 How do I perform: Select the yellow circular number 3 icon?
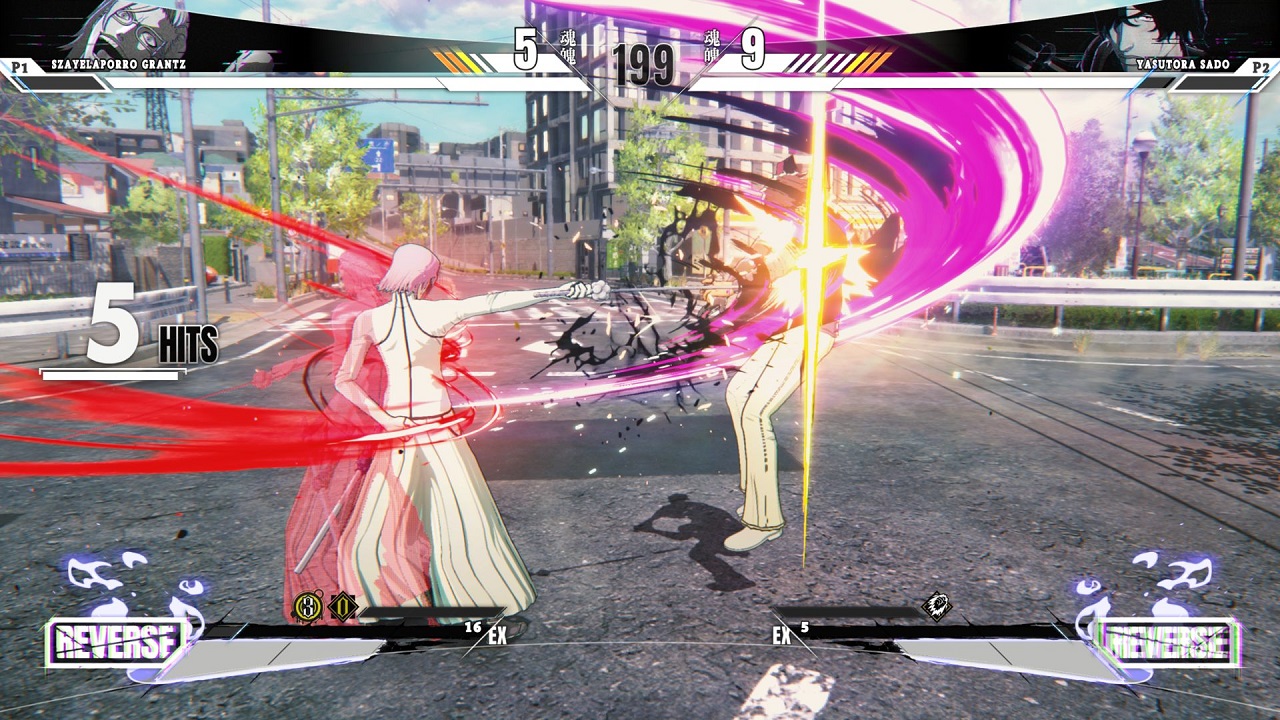tap(307, 606)
